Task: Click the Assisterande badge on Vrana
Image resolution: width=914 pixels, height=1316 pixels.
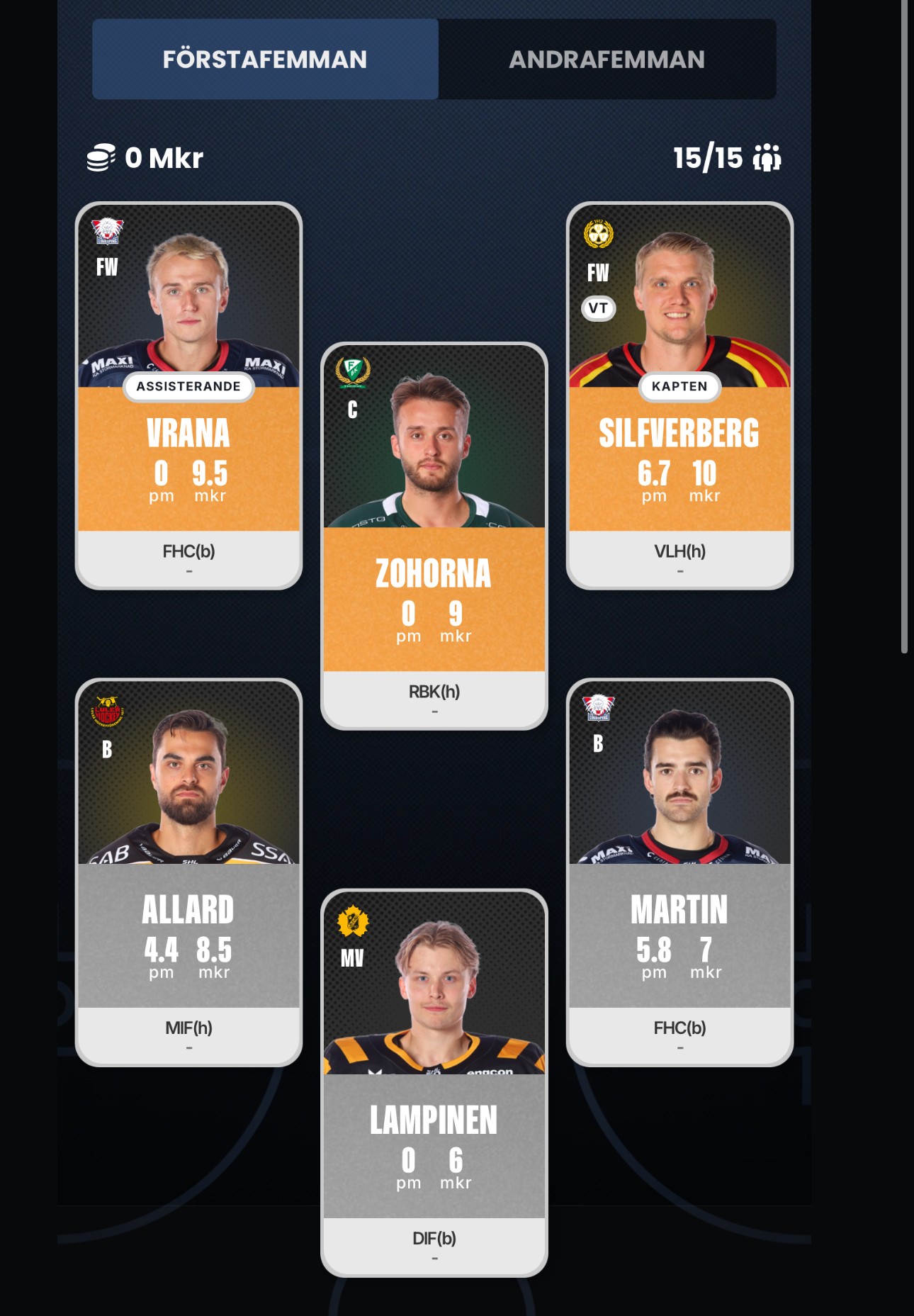Action: [x=188, y=386]
